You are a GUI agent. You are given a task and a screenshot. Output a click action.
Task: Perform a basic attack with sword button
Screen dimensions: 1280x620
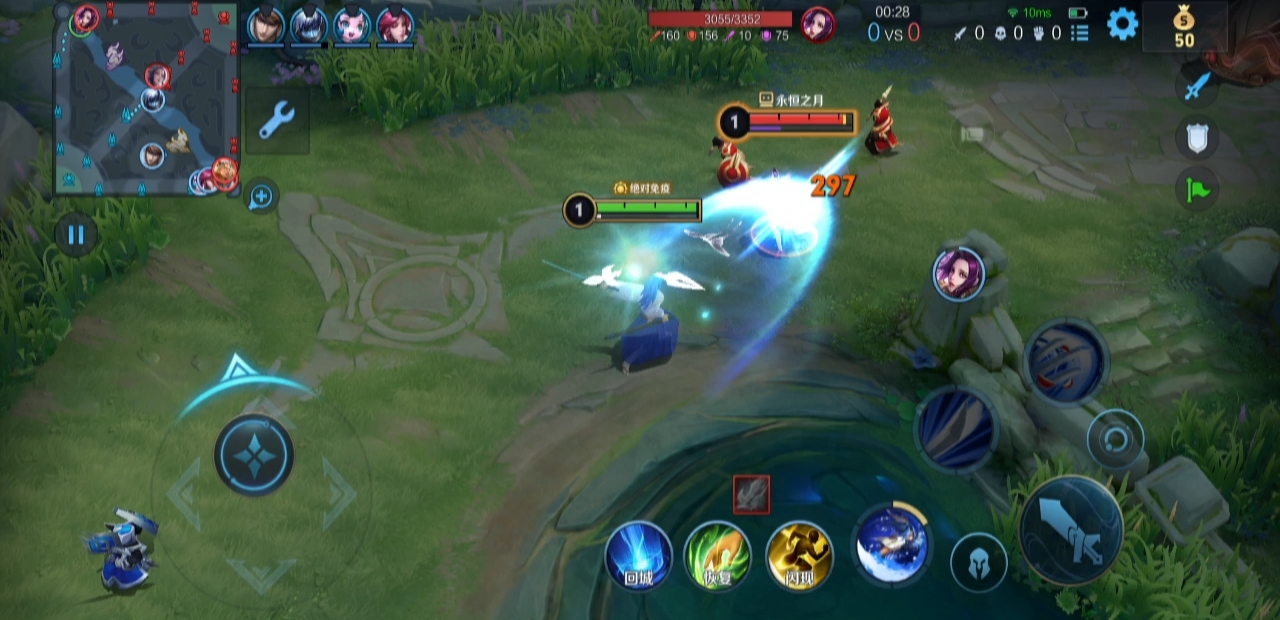point(1071,529)
